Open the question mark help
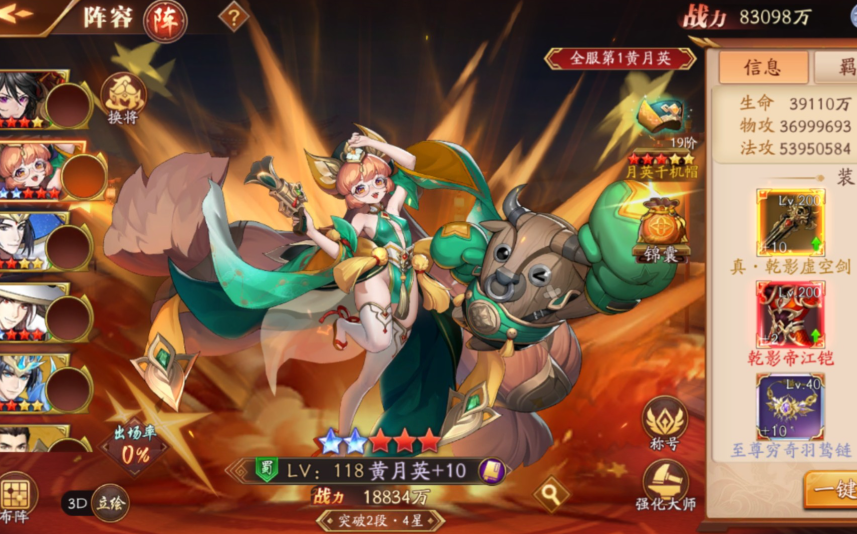 click(x=233, y=17)
